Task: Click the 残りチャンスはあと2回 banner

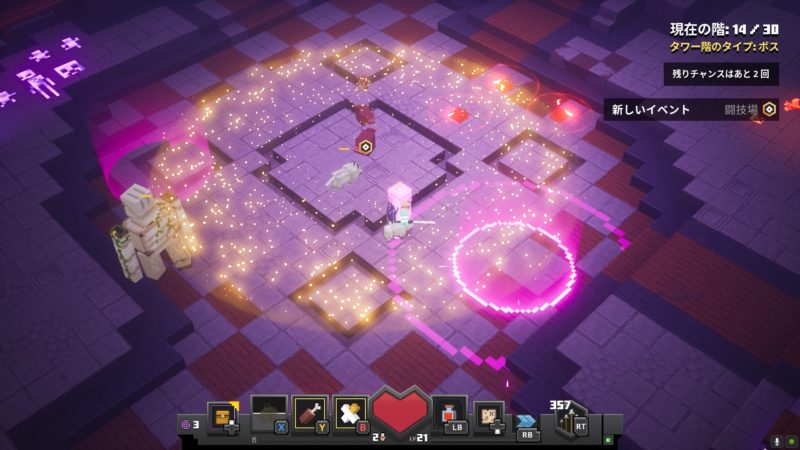Action: point(721,74)
